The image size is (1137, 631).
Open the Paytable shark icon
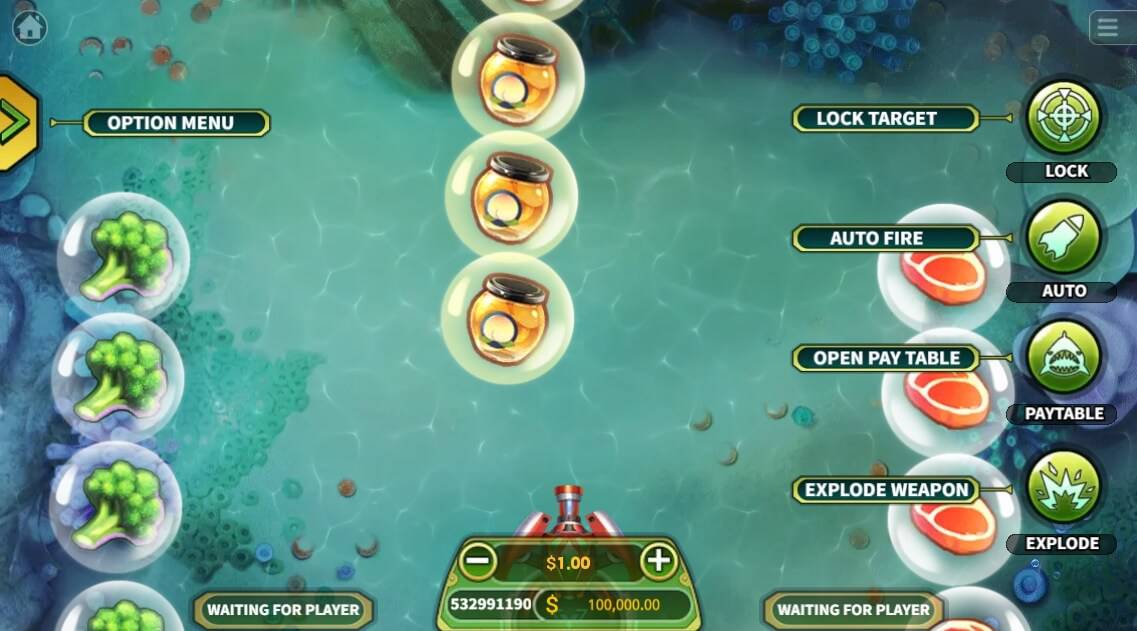point(1064,357)
